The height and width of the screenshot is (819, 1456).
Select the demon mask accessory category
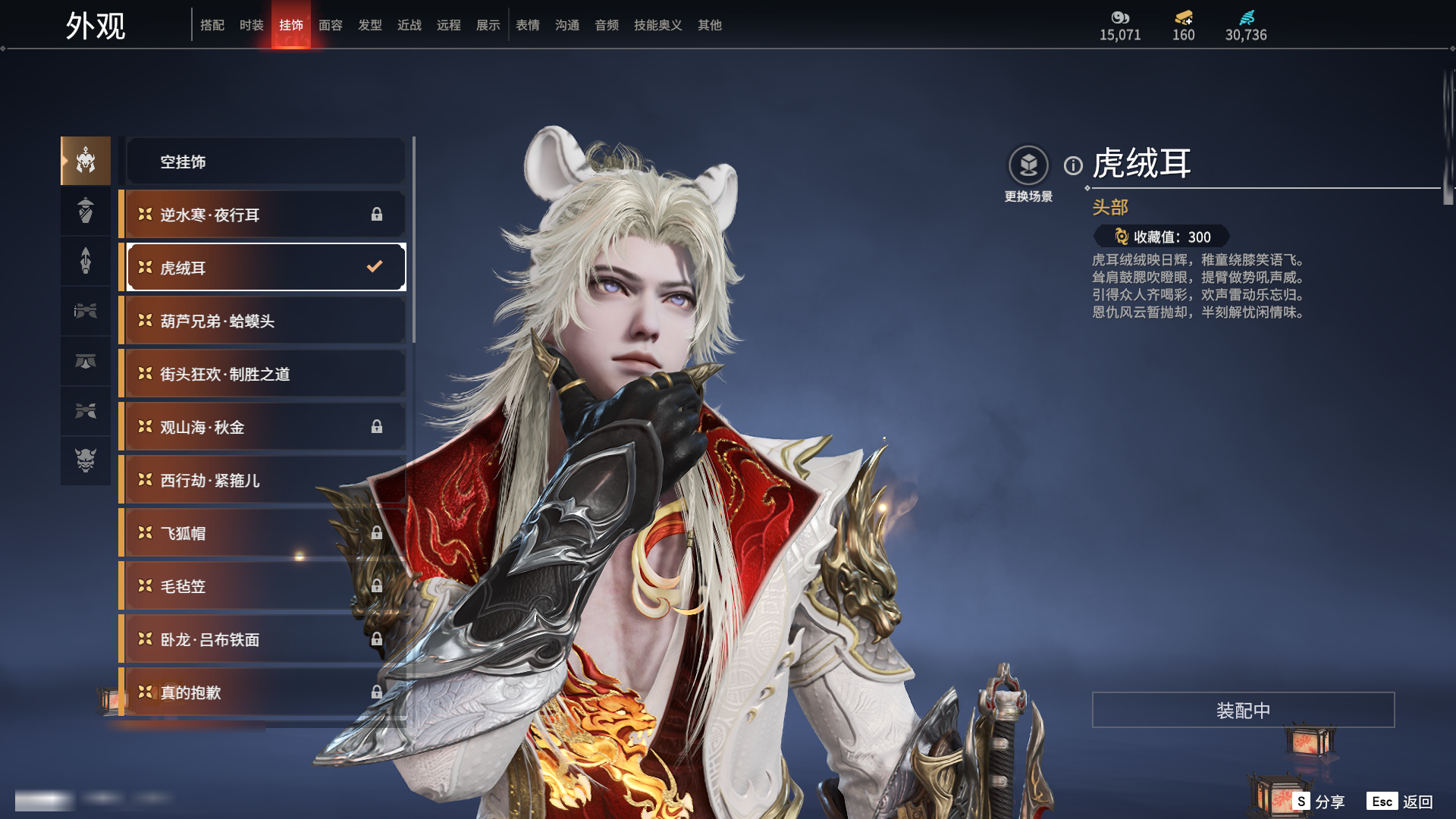click(x=86, y=460)
